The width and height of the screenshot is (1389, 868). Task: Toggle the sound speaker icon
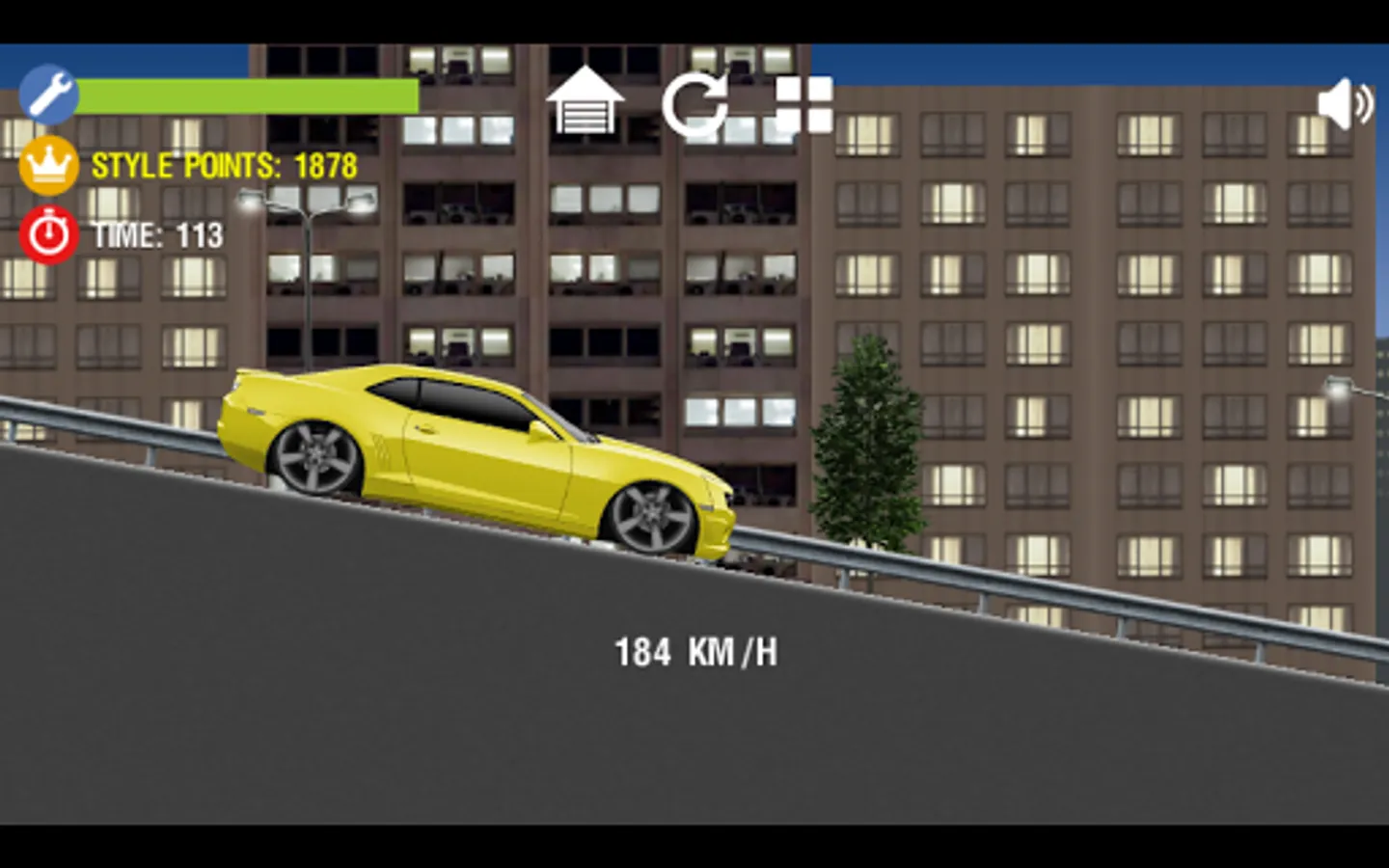point(1344,104)
